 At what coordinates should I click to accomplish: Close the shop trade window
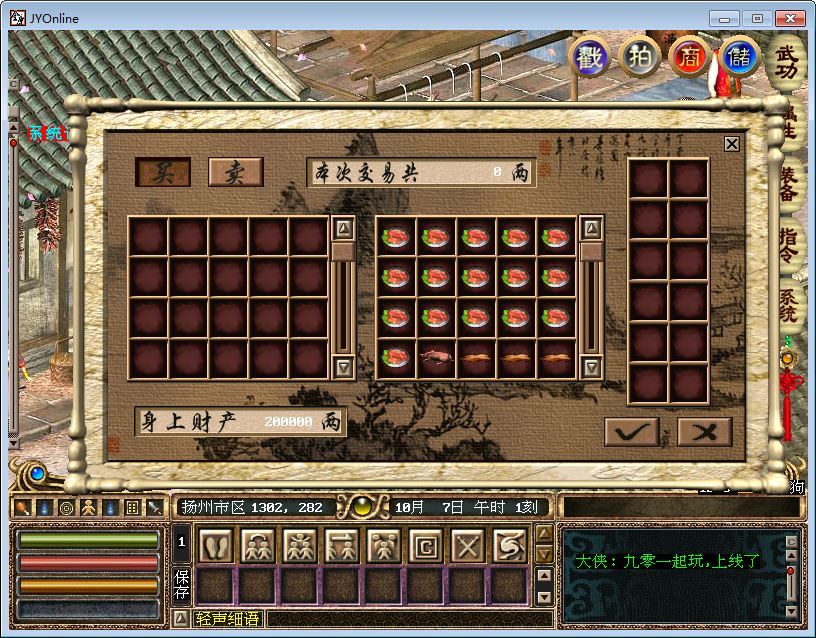point(732,144)
